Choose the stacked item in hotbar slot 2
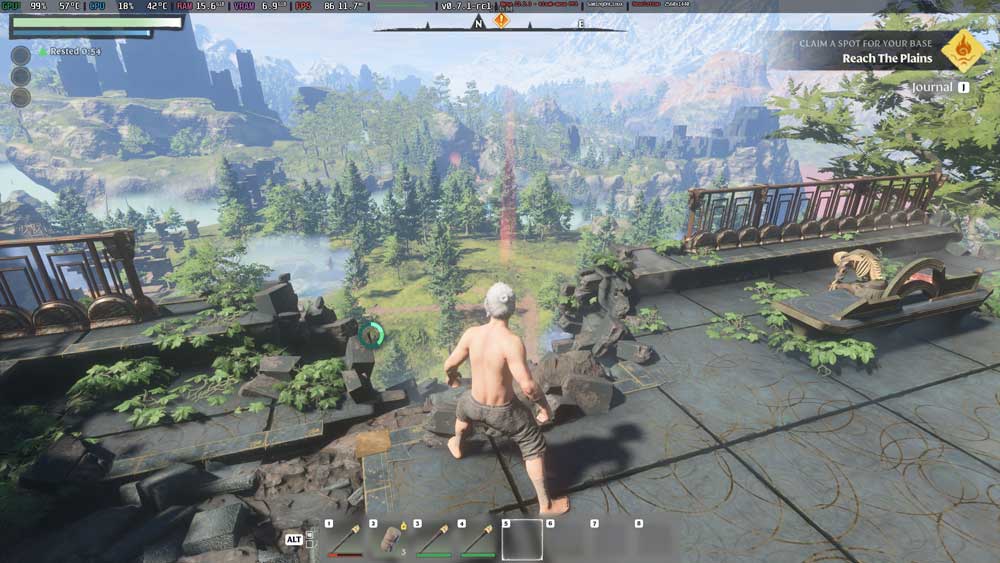This screenshot has height=563, width=1000. pos(389,540)
